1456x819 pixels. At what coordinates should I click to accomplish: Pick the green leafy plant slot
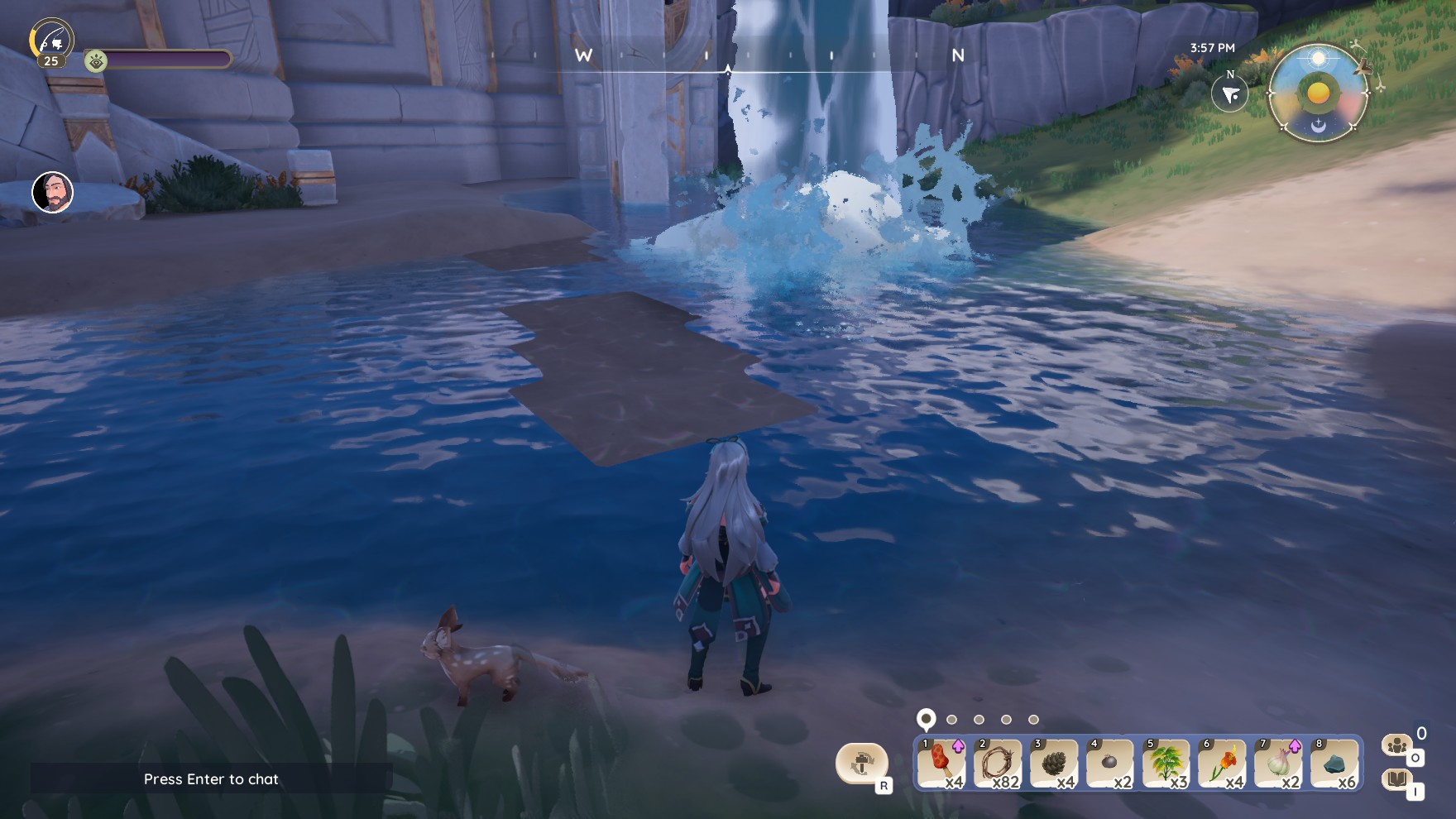click(1166, 763)
